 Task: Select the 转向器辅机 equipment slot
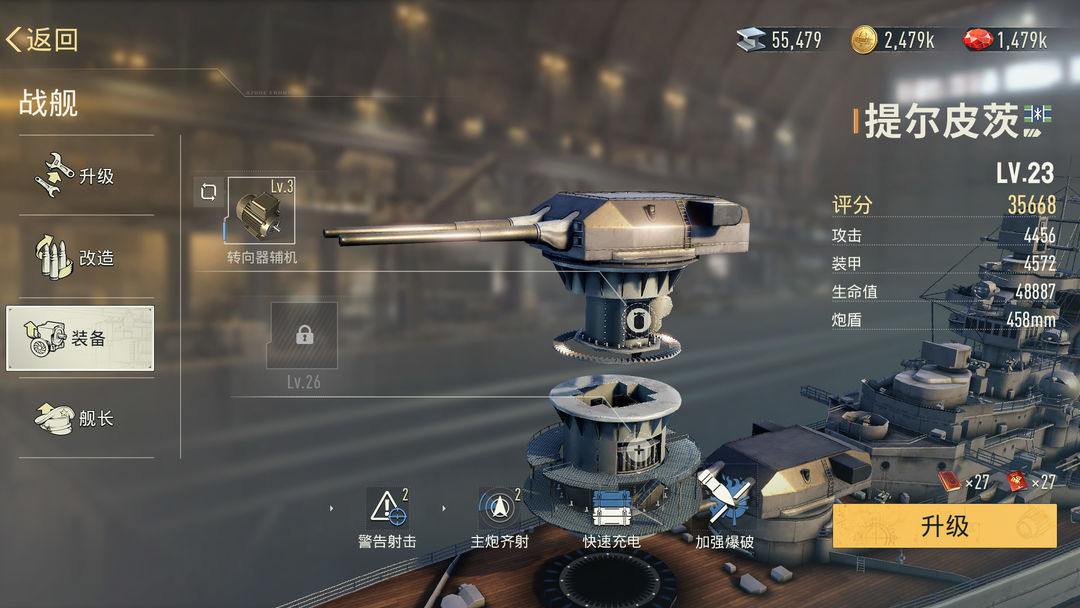pos(261,211)
